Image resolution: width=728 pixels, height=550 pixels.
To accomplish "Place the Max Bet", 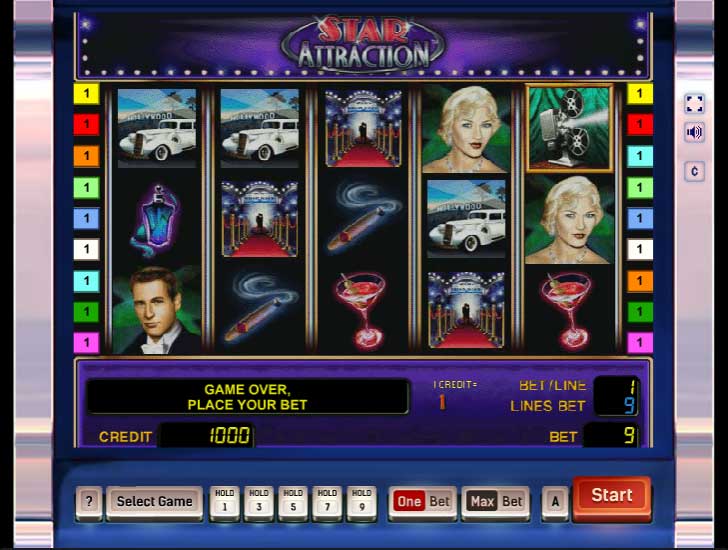I will (x=494, y=502).
